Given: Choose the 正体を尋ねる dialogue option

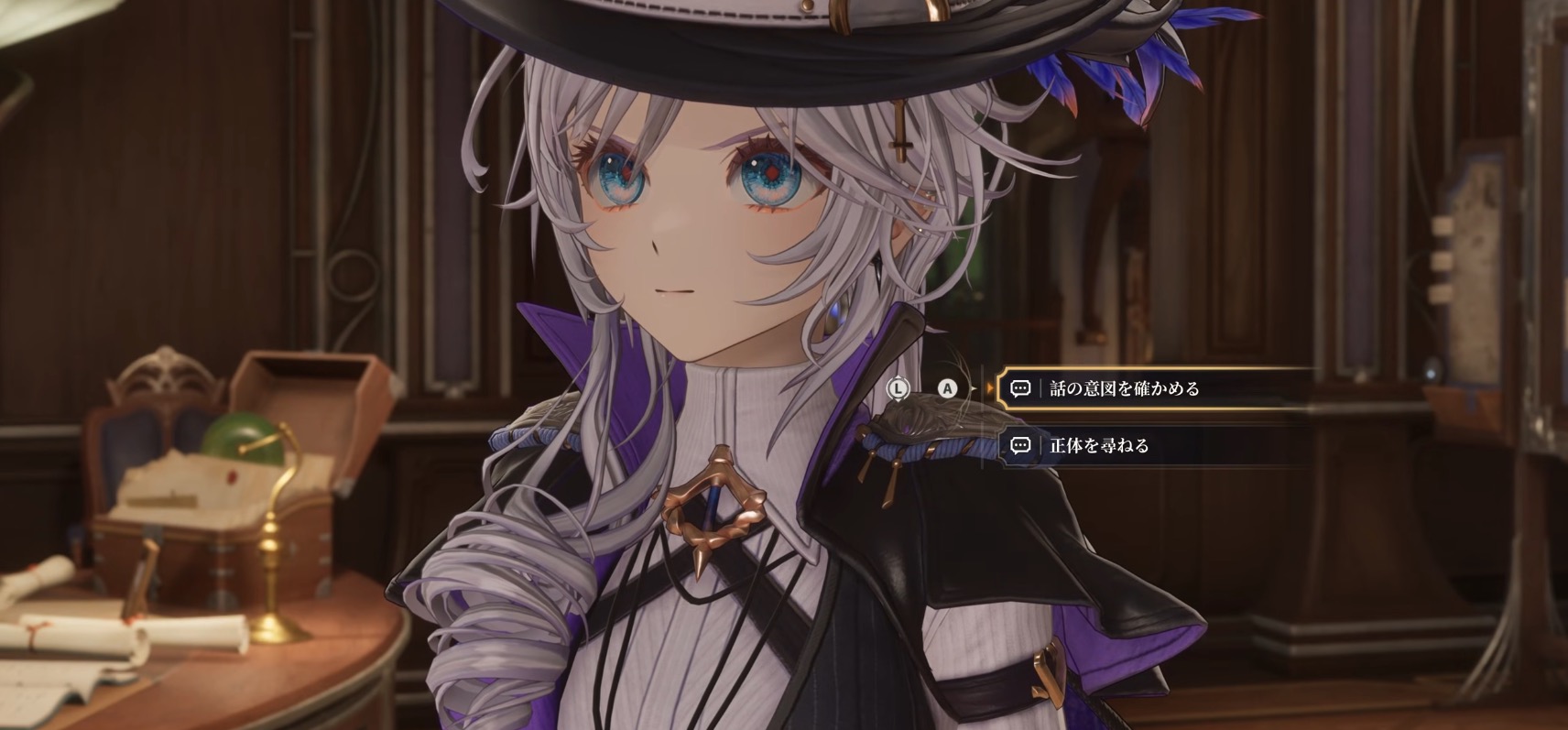Looking at the screenshot, I should point(1099,446).
